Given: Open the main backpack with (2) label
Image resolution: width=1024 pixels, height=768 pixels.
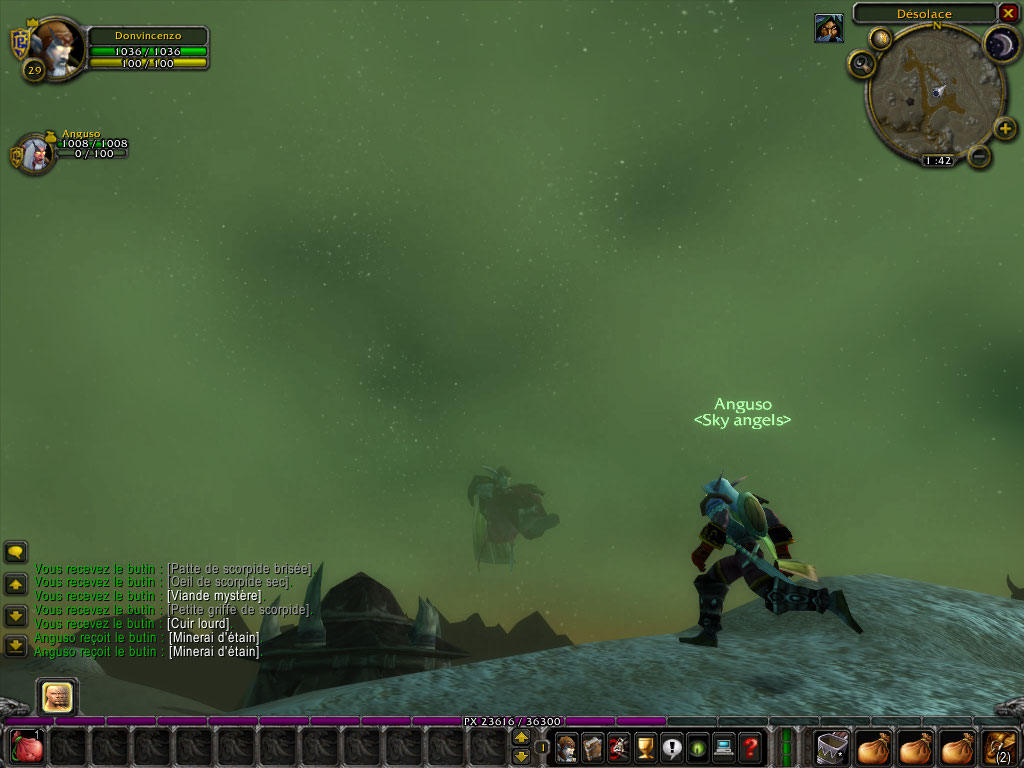Looking at the screenshot, I should [x=1001, y=747].
